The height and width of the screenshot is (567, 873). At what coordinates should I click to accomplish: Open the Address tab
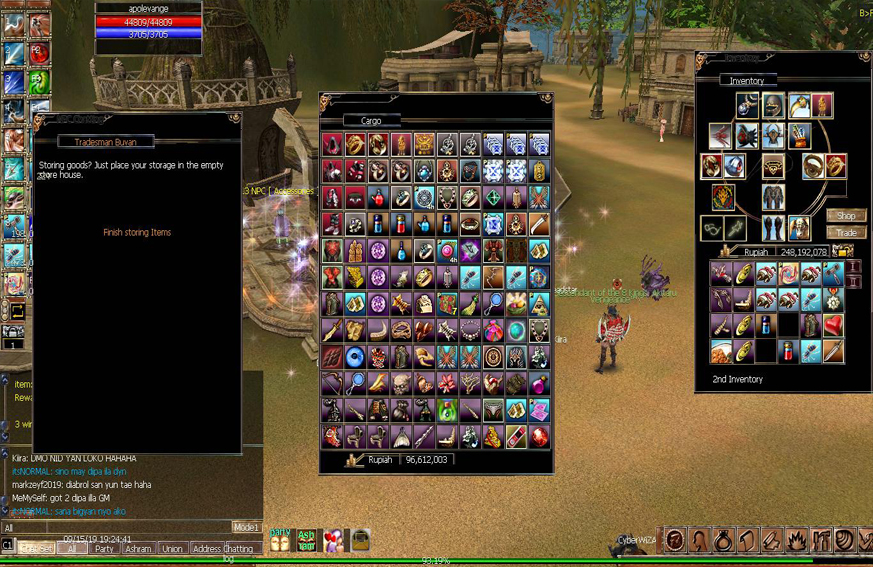pos(206,549)
